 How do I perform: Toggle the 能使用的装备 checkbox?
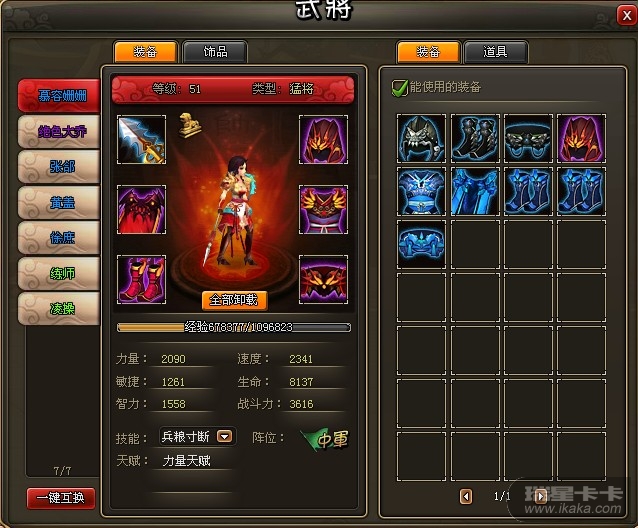pyautogui.click(x=400, y=87)
